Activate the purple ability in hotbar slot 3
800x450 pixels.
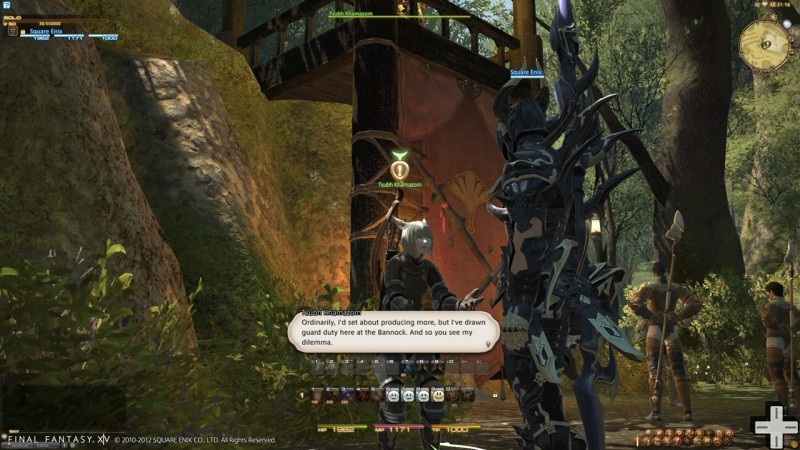pos(347,395)
